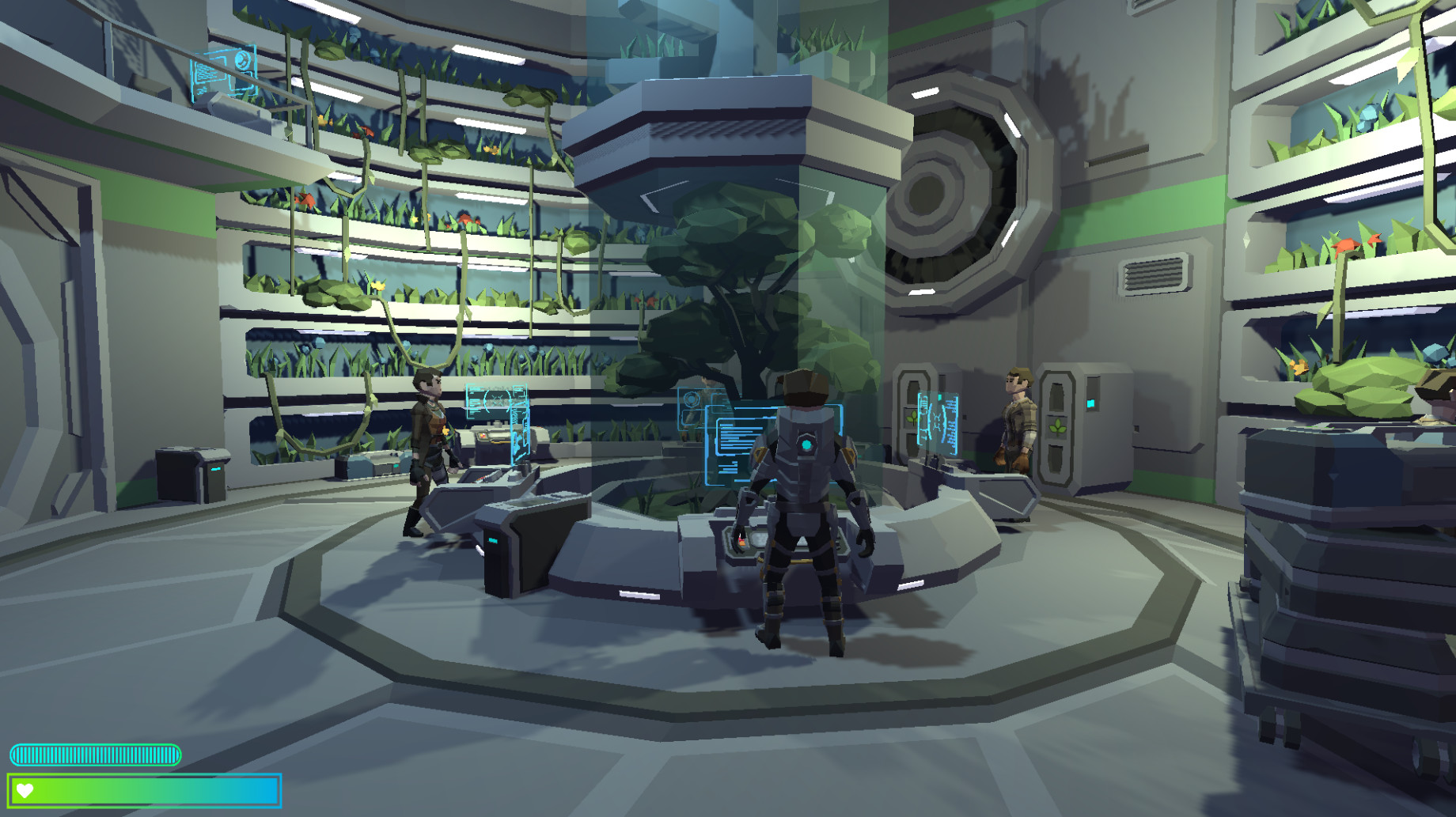Viewport: 1456px width, 817px height.
Task: Toggle the red switch on the central console
Action: (x=741, y=539)
